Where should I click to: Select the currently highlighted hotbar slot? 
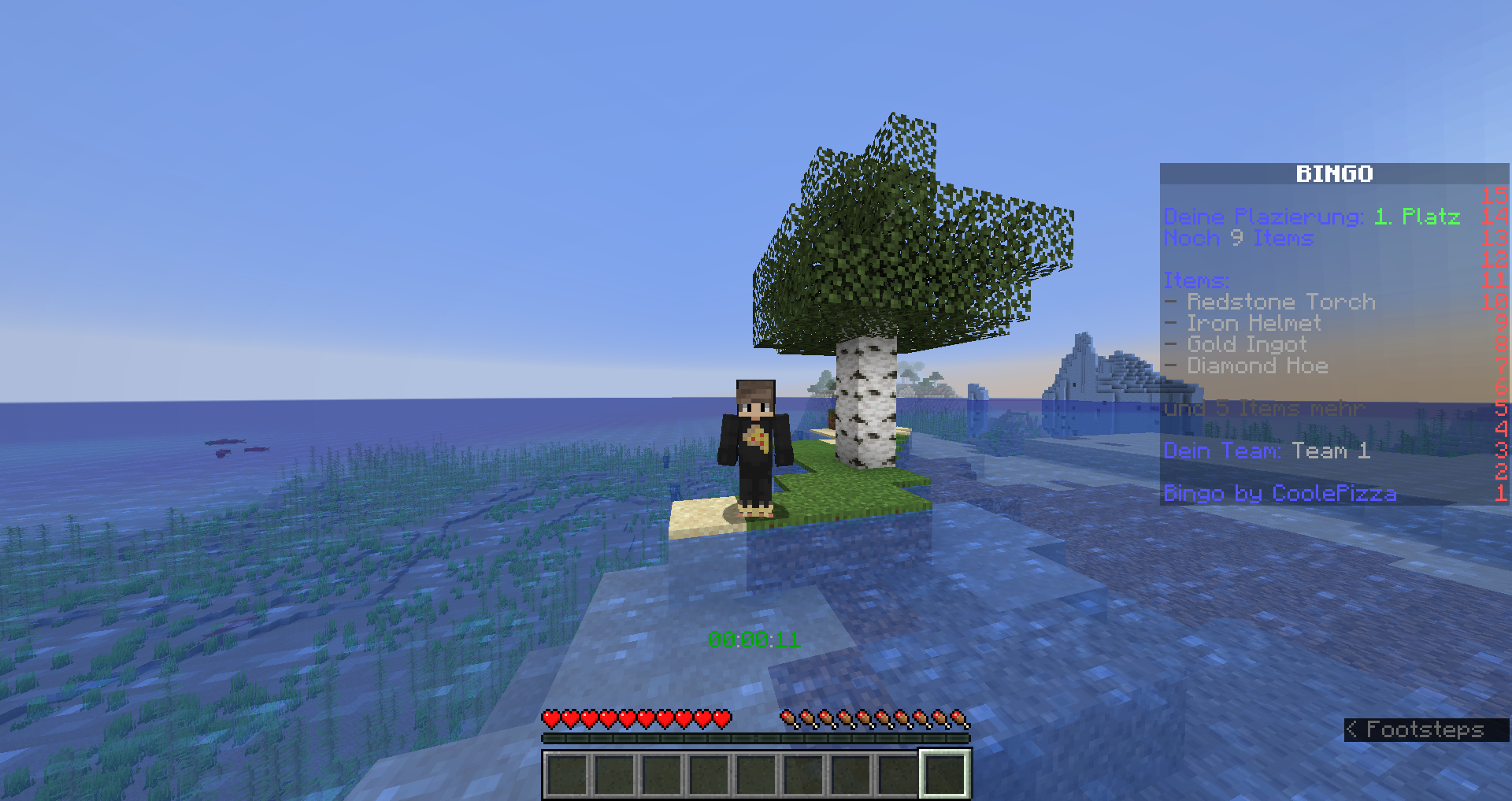click(x=943, y=773)
